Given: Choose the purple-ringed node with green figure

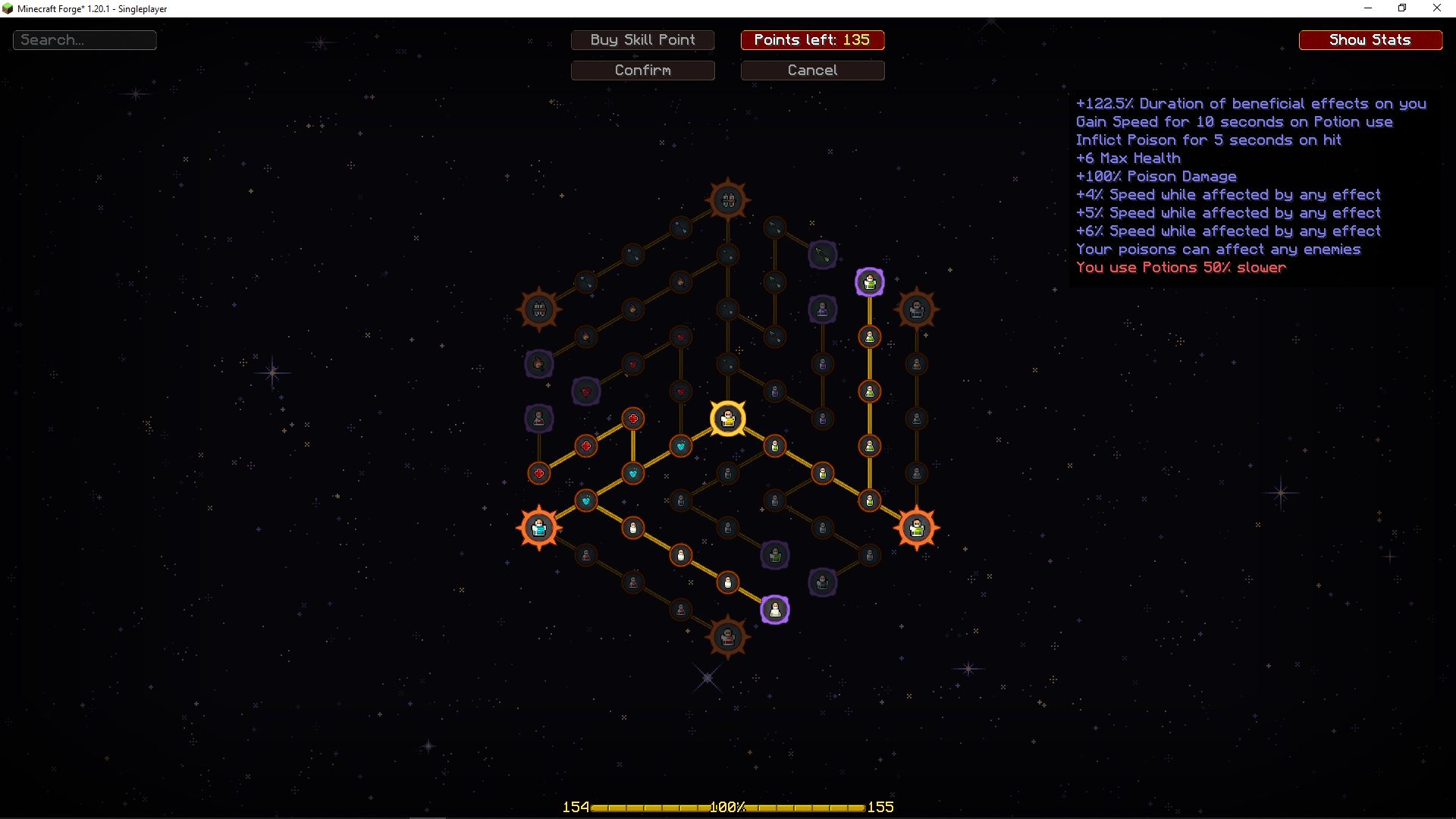Looking at the screenshot, I should click(x=870, y=282).
